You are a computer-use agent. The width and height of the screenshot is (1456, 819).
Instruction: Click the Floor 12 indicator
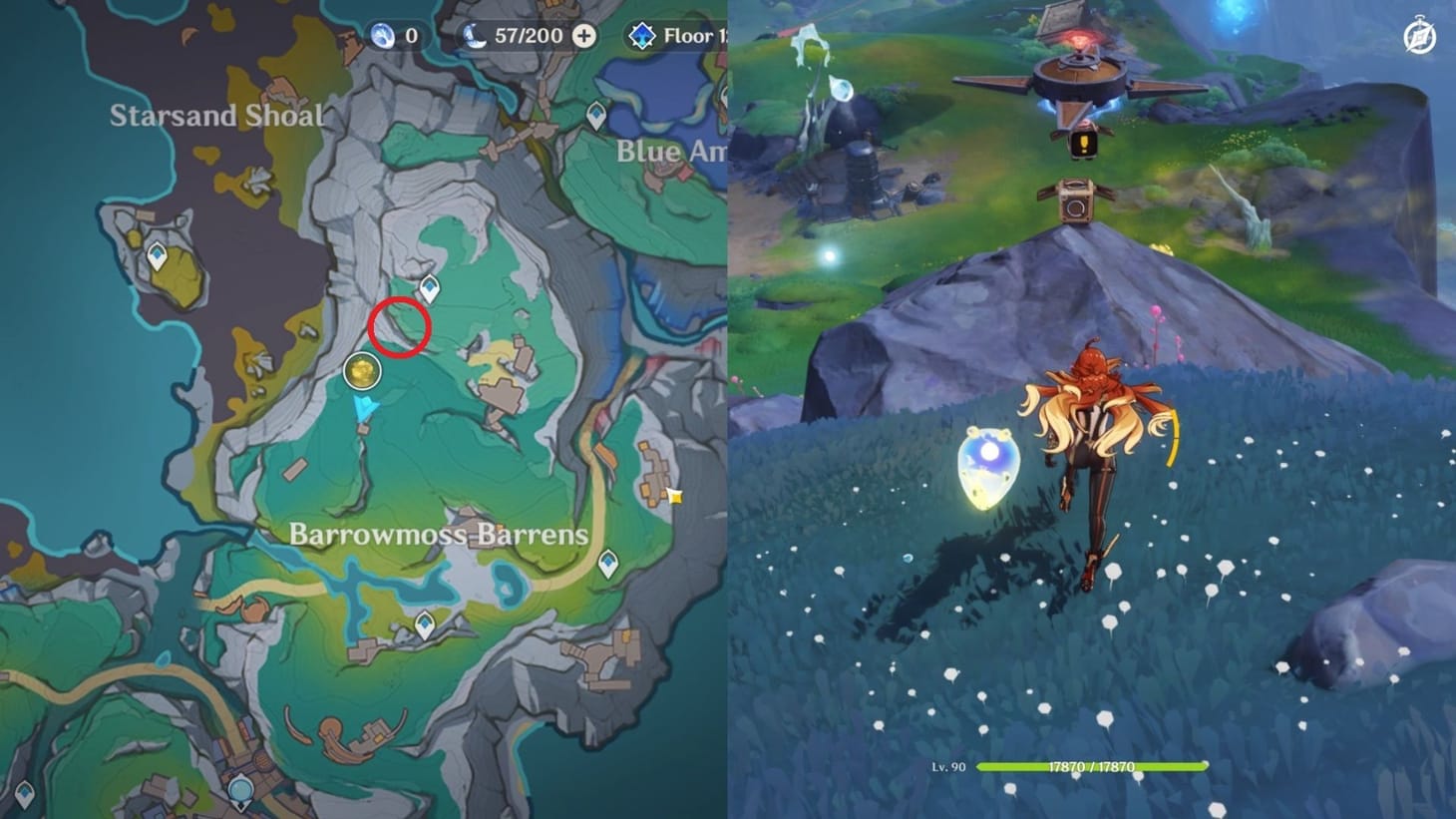(x=688, y=35)
